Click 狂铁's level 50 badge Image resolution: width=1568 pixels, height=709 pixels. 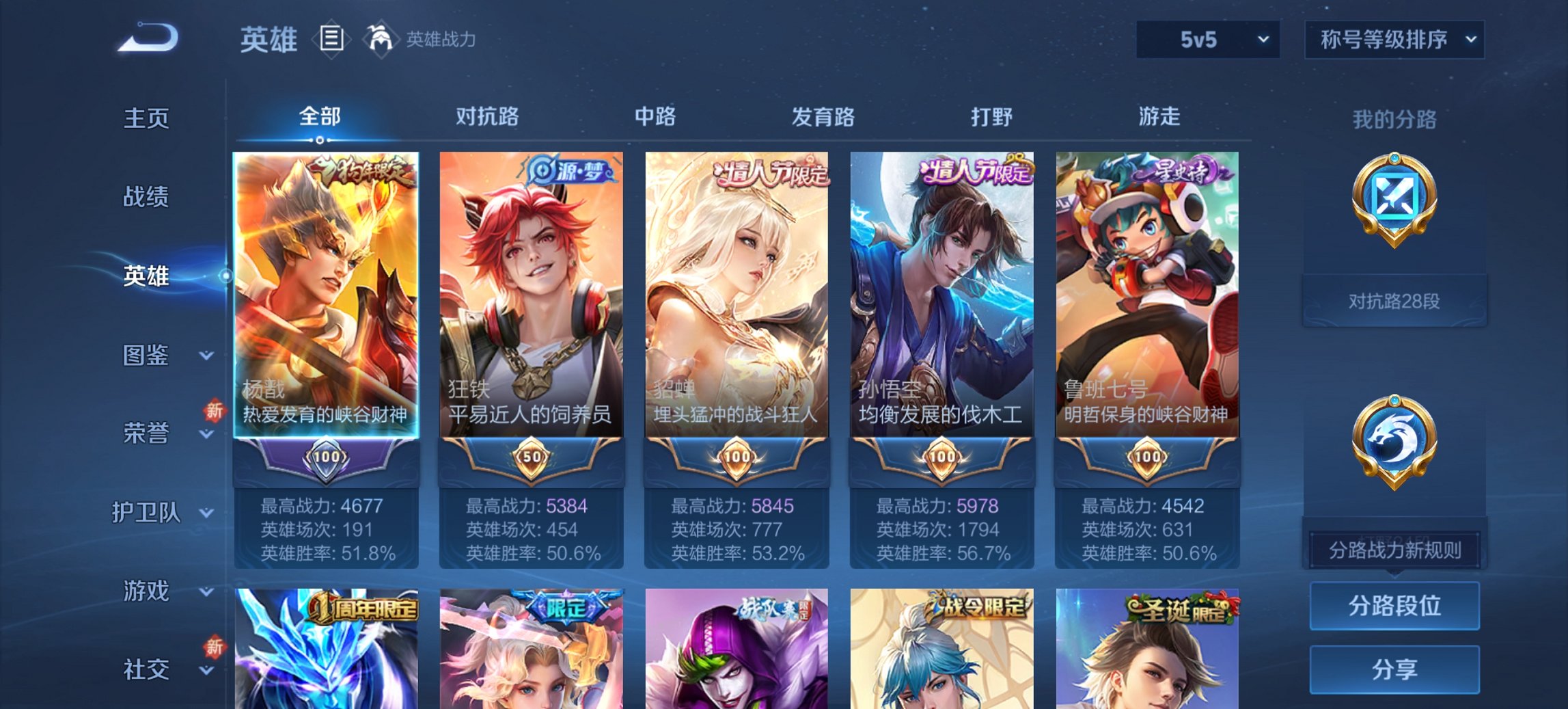pyautogui.click(x=530, y=456)
